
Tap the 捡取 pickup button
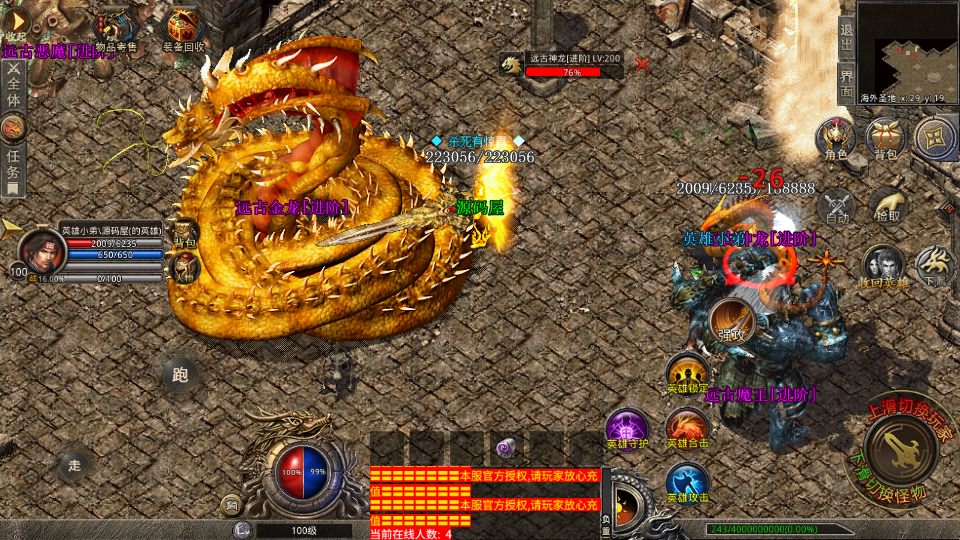coord(886,205)
